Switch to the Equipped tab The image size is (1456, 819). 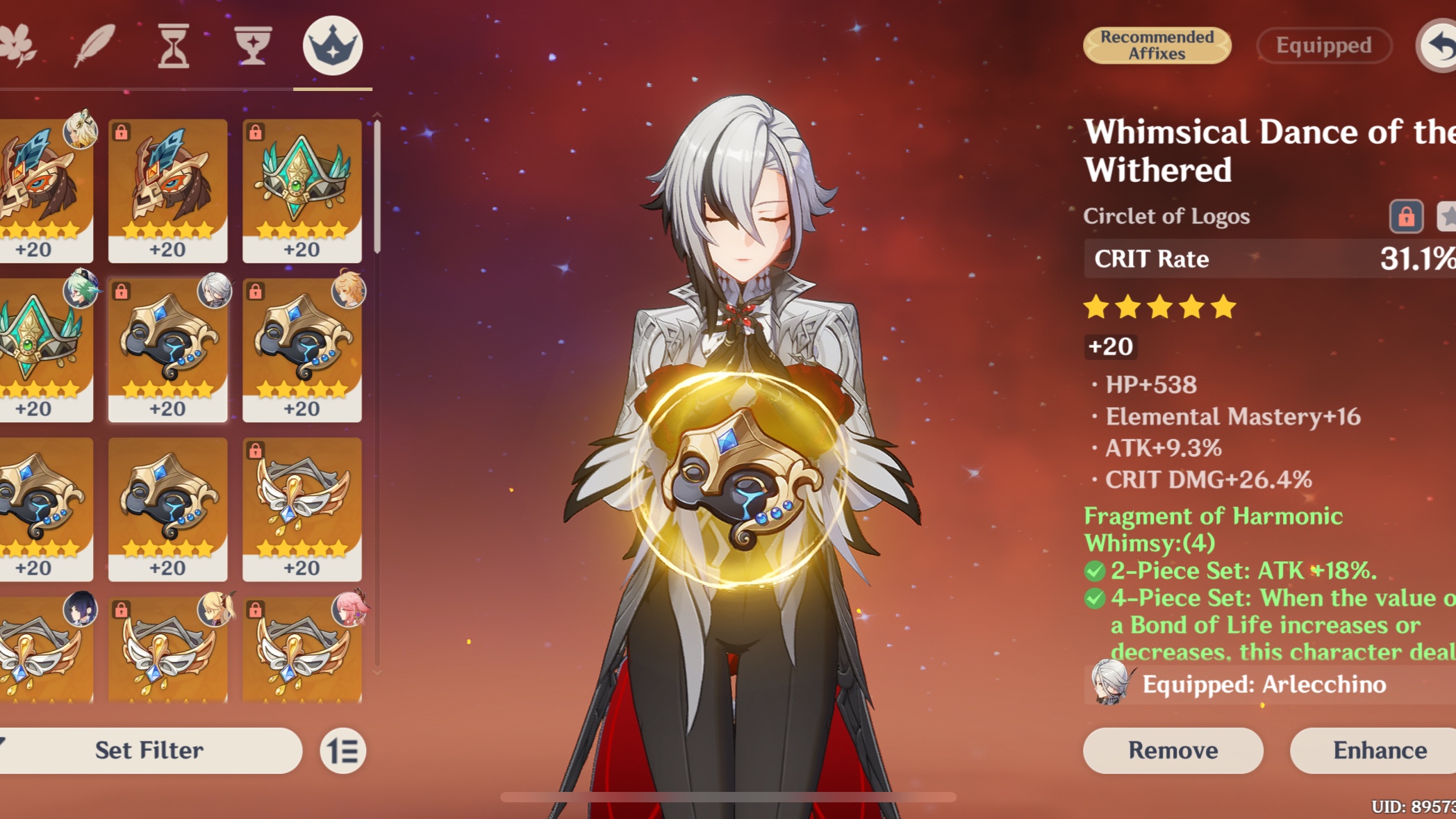[x=1323, y=44]
